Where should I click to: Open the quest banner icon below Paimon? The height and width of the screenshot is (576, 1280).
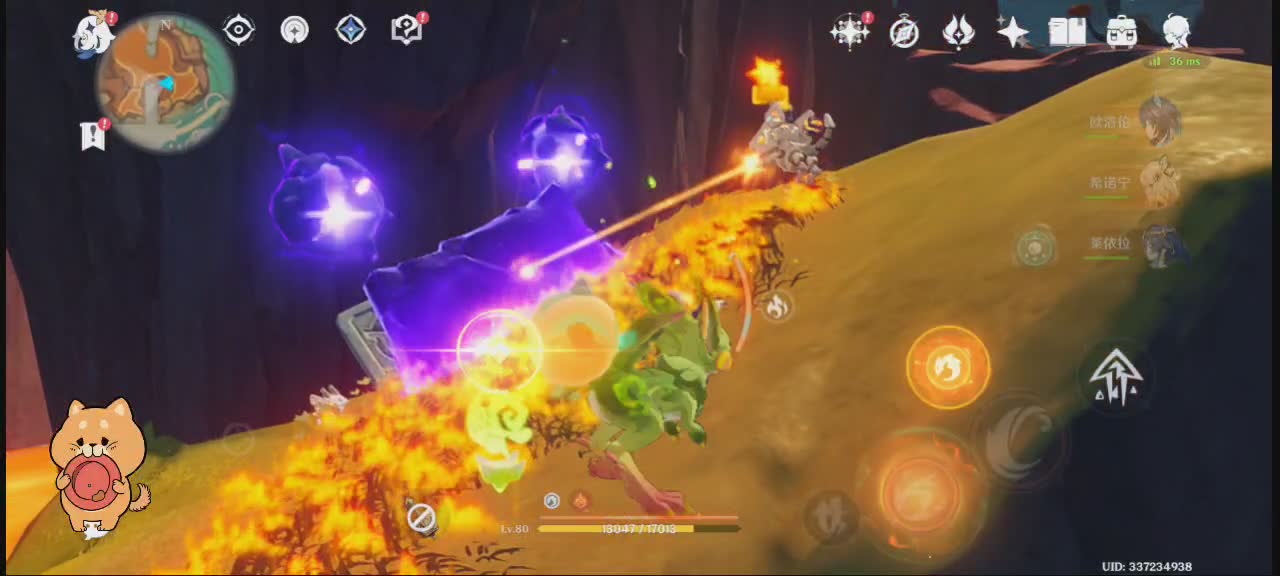(94, 134)
